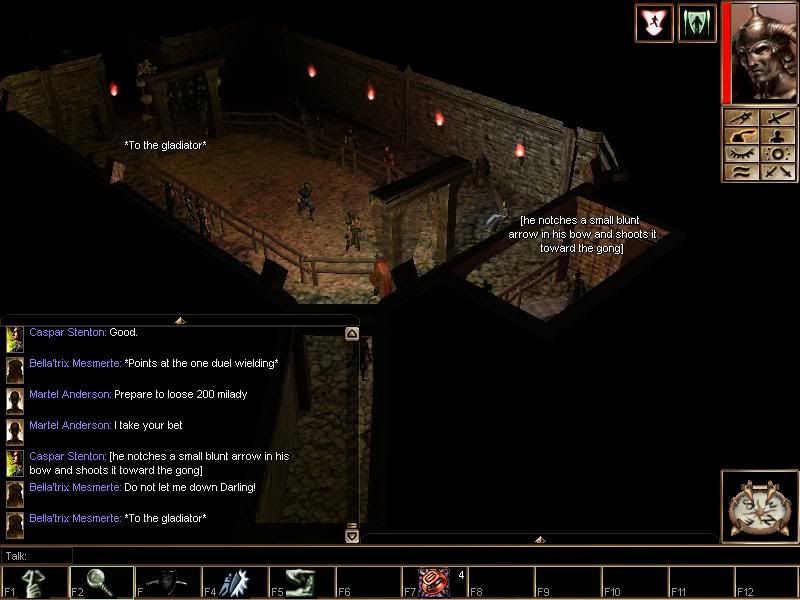Use the F5 pointing hand quickslot
The image size is (800, 600).
302,583
